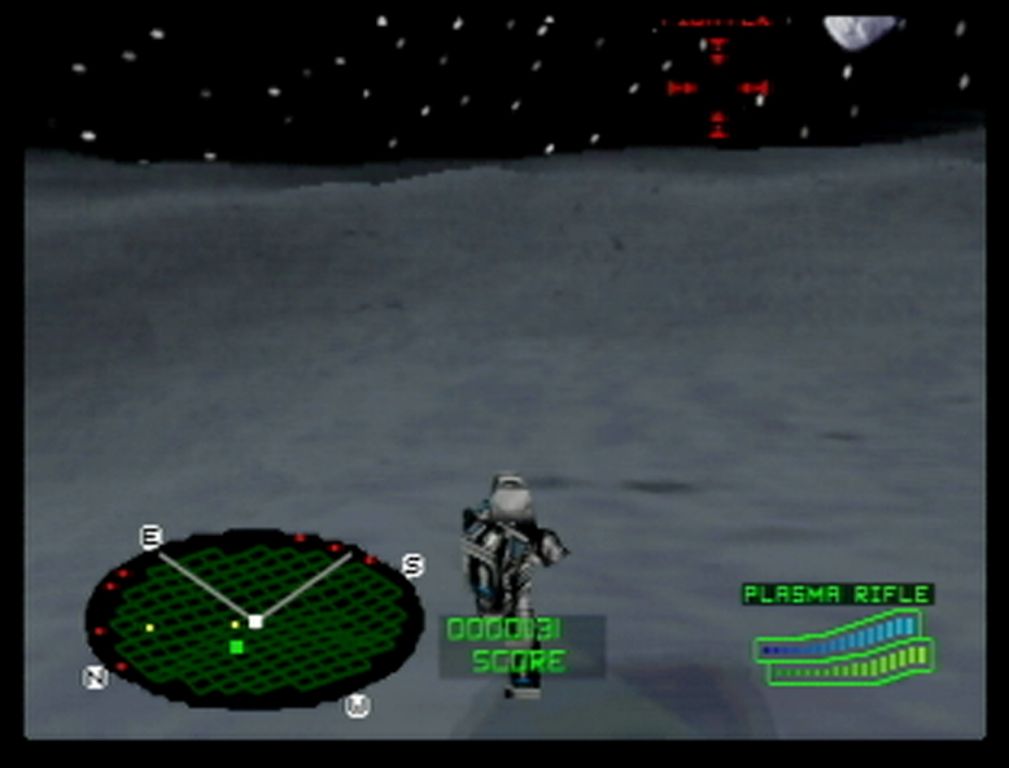Viewport: 1009px width, 768px height.
Task: Click the W compass marker on the radar
Action: 357,706
